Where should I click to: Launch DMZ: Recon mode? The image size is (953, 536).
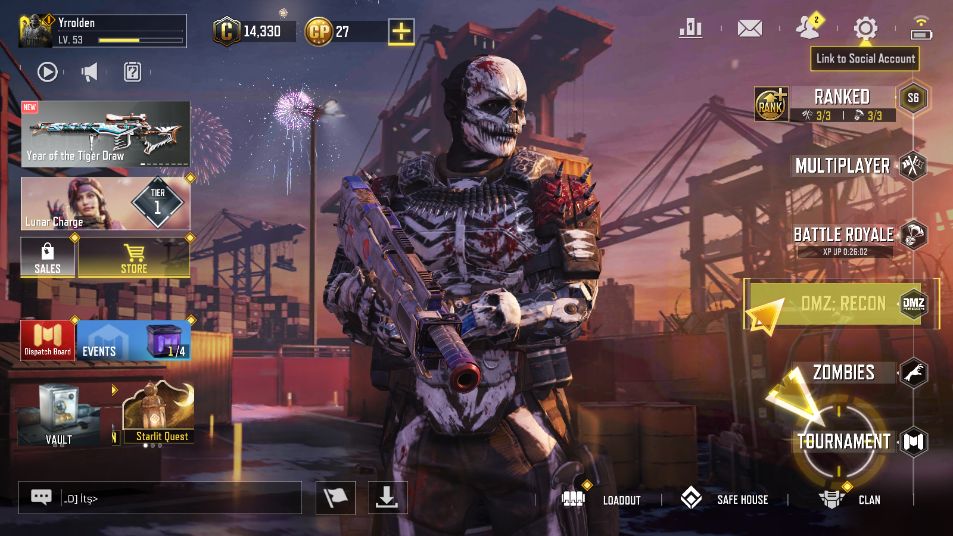pos(842,303)
